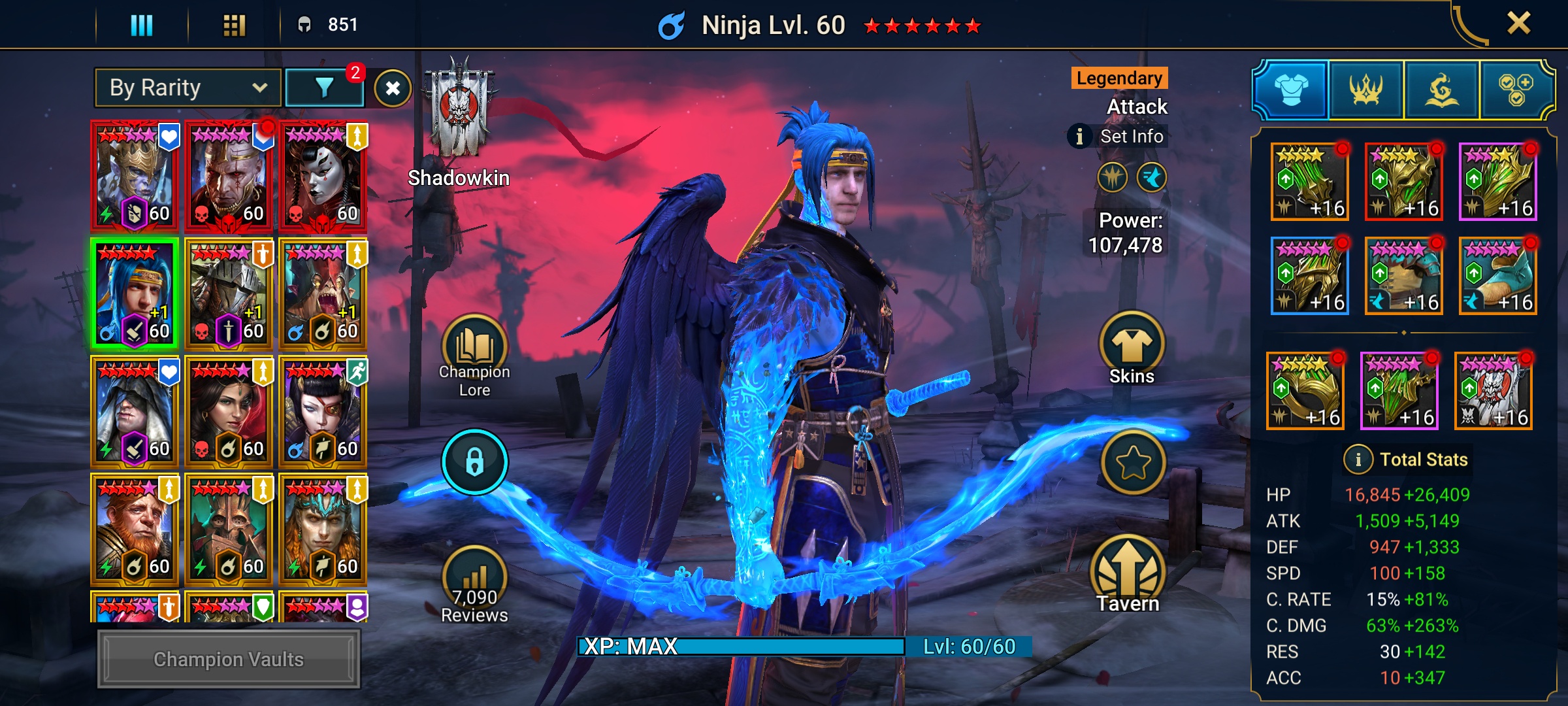
Task: Select the equipped banner accessory with demon mask
Action: coord(1494,391)
